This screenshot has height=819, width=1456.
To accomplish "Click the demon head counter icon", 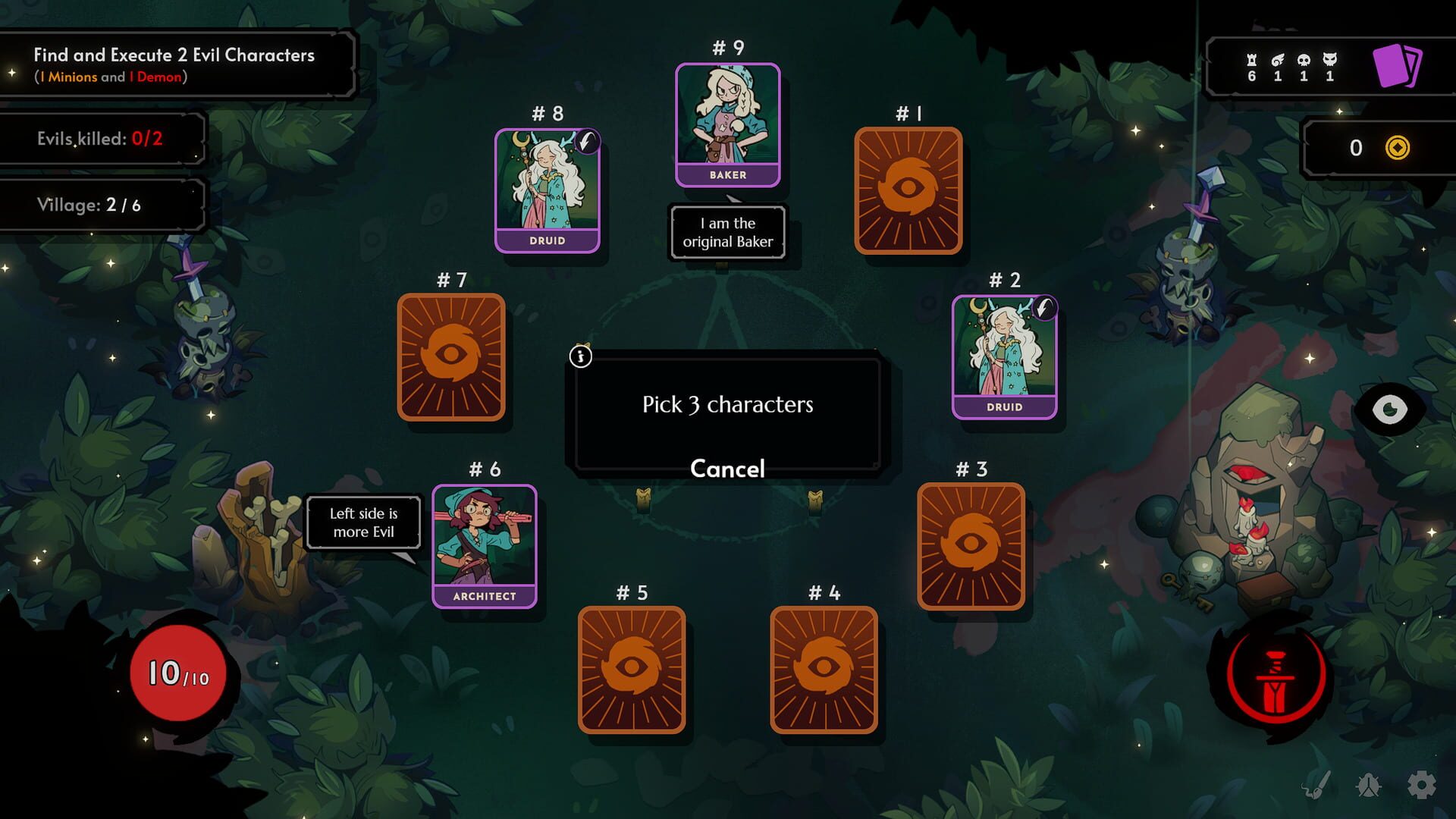I will click(x=1329, y=58).
